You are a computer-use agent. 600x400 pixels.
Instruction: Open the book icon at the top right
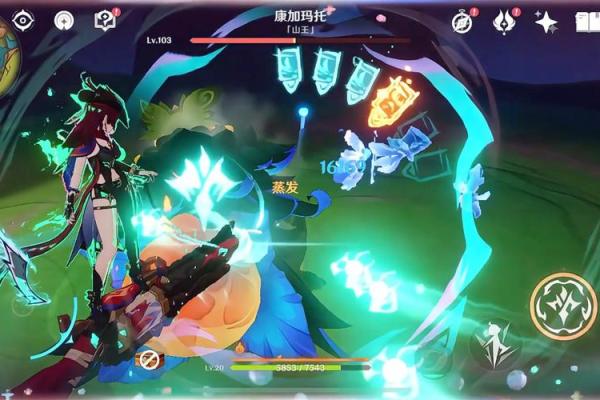point(588,22)
